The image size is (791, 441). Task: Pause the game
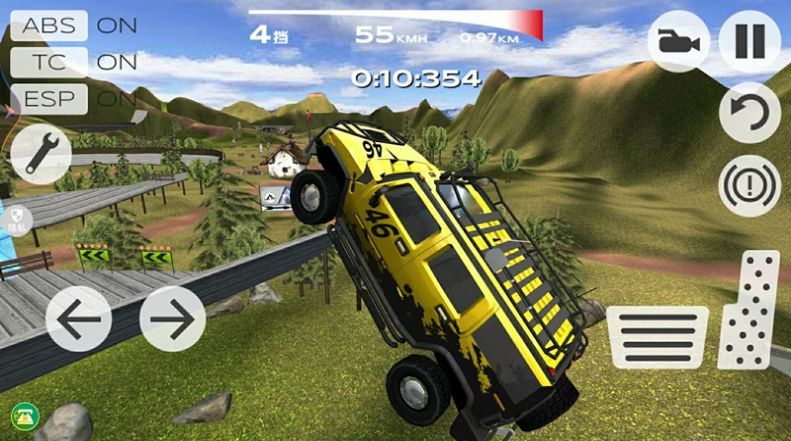point(749,43)
